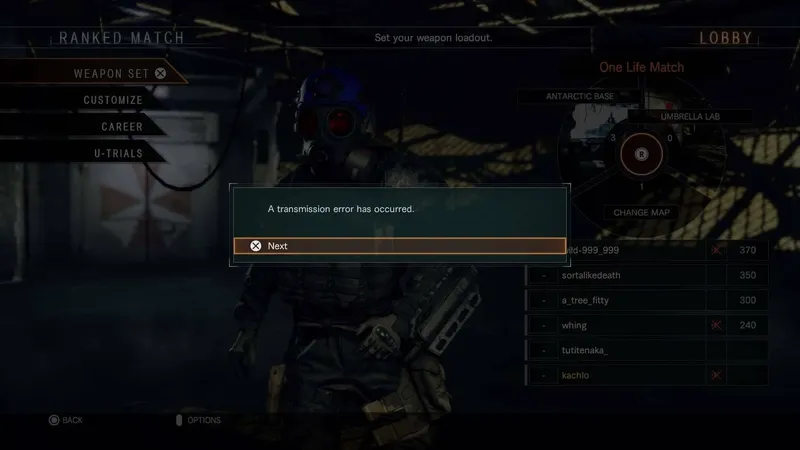This screenshot has height=450, width=800.
Task: Confirm the transmission error with Next
Action: click(x=400, y=245)
